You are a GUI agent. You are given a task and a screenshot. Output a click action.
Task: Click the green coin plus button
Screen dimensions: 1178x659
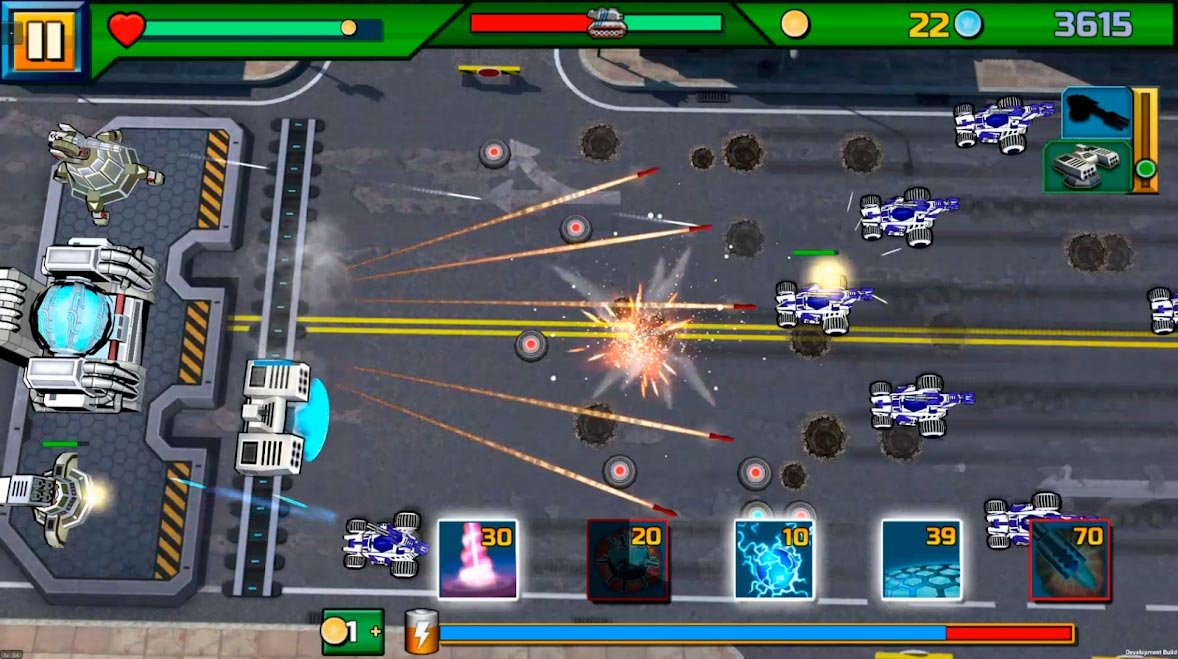[352, 632]
